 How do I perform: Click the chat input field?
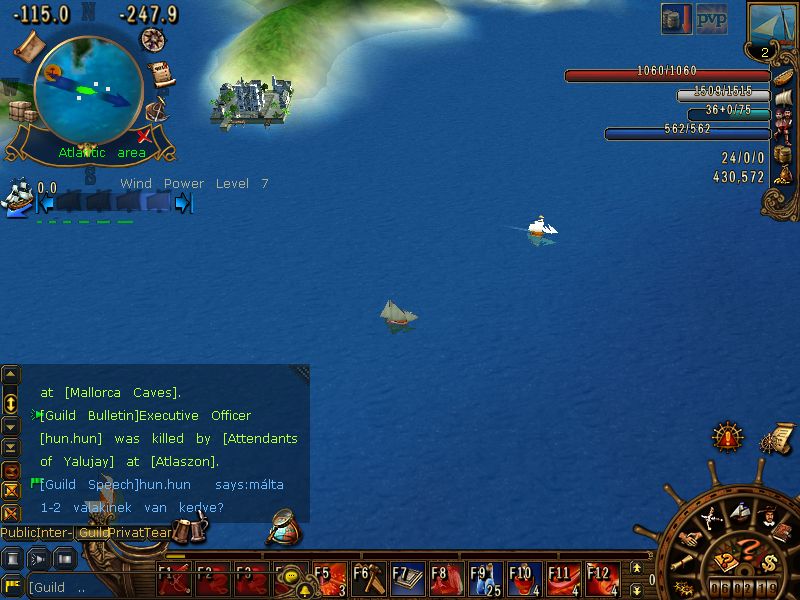(90, 588)
